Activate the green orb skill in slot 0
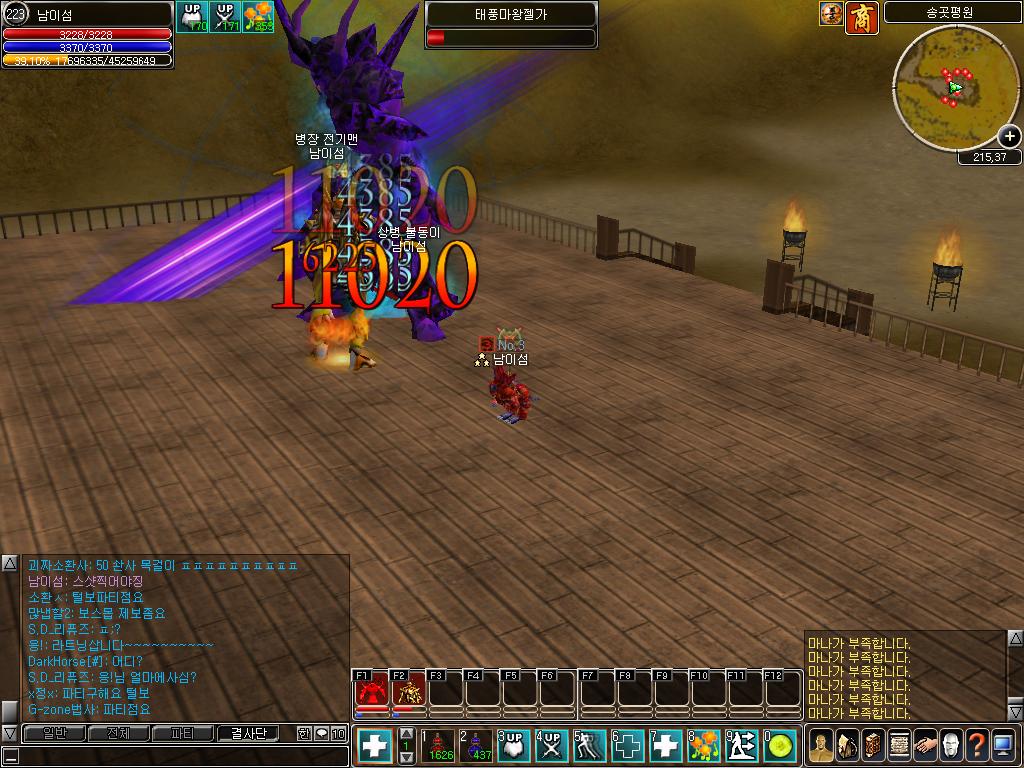Image resolution: width=1024 pixels, height=768 pixels. tap(780, 746)
